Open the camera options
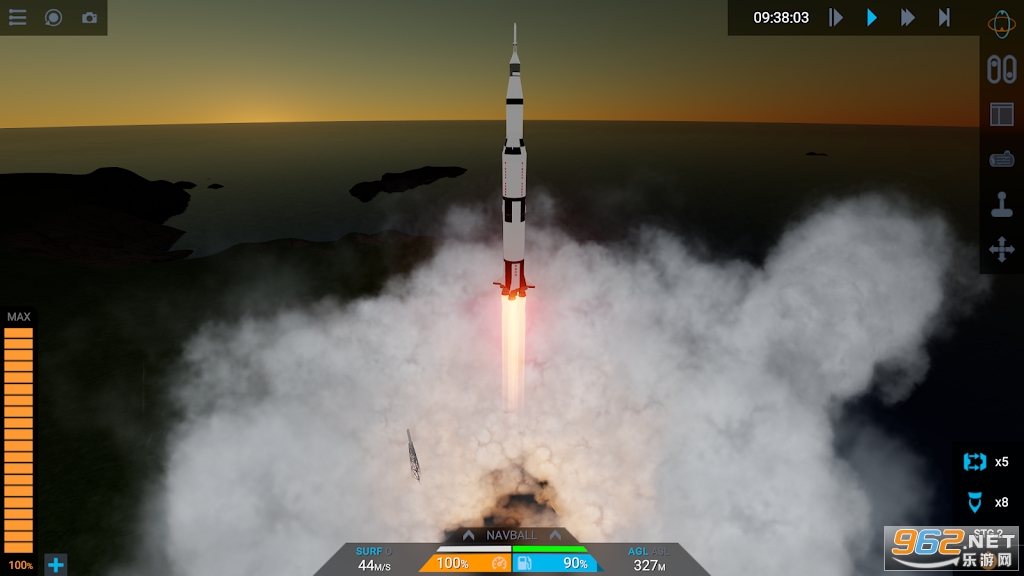The width and height of the screenshot is (1024, 576). pos(89,18)
